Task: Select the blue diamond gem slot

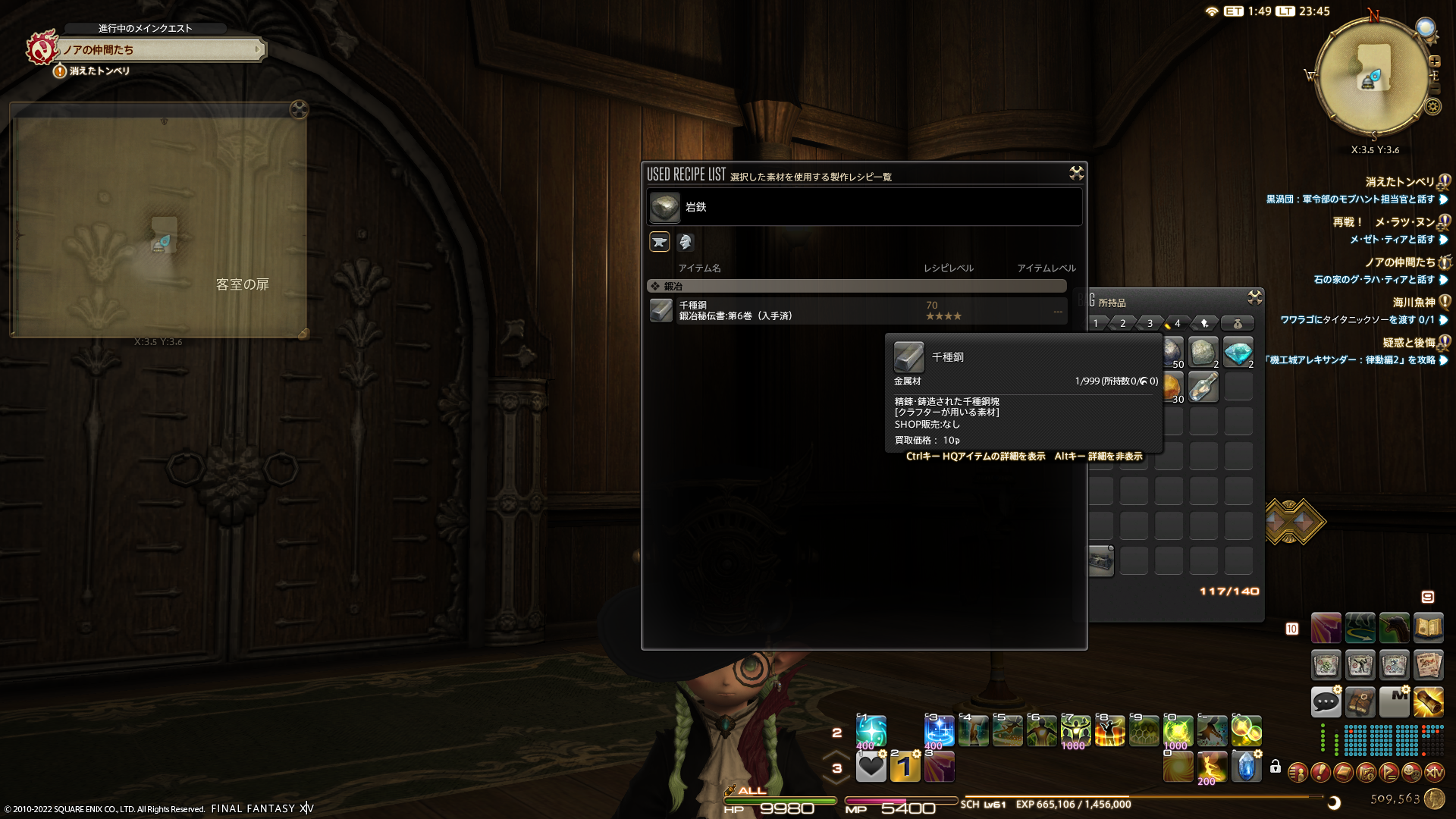Action: [x=1238, y=353]
